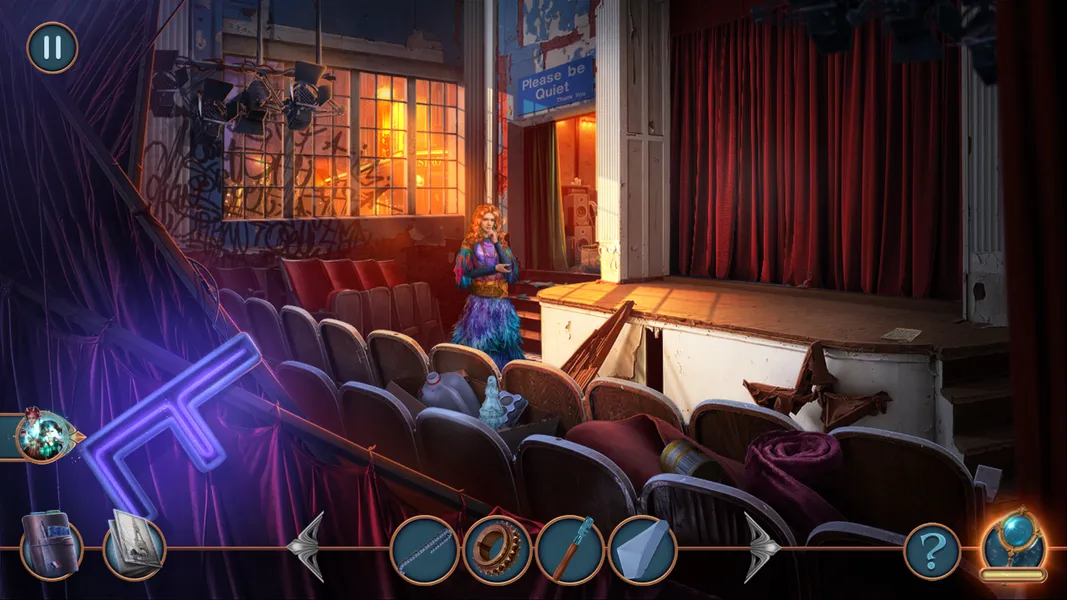The height and width of the screenshot is (600, 1067).
Task: Open the map papers icon
Action: coord(134,546)
